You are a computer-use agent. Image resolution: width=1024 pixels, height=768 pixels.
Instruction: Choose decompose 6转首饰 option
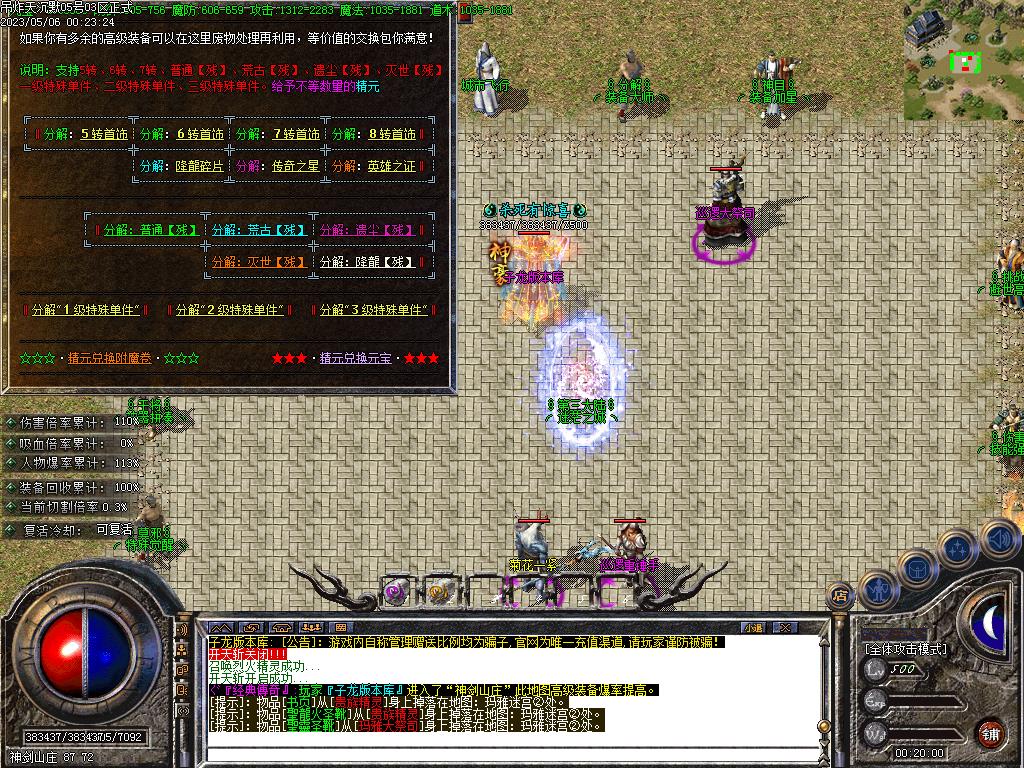coord(201,134)
